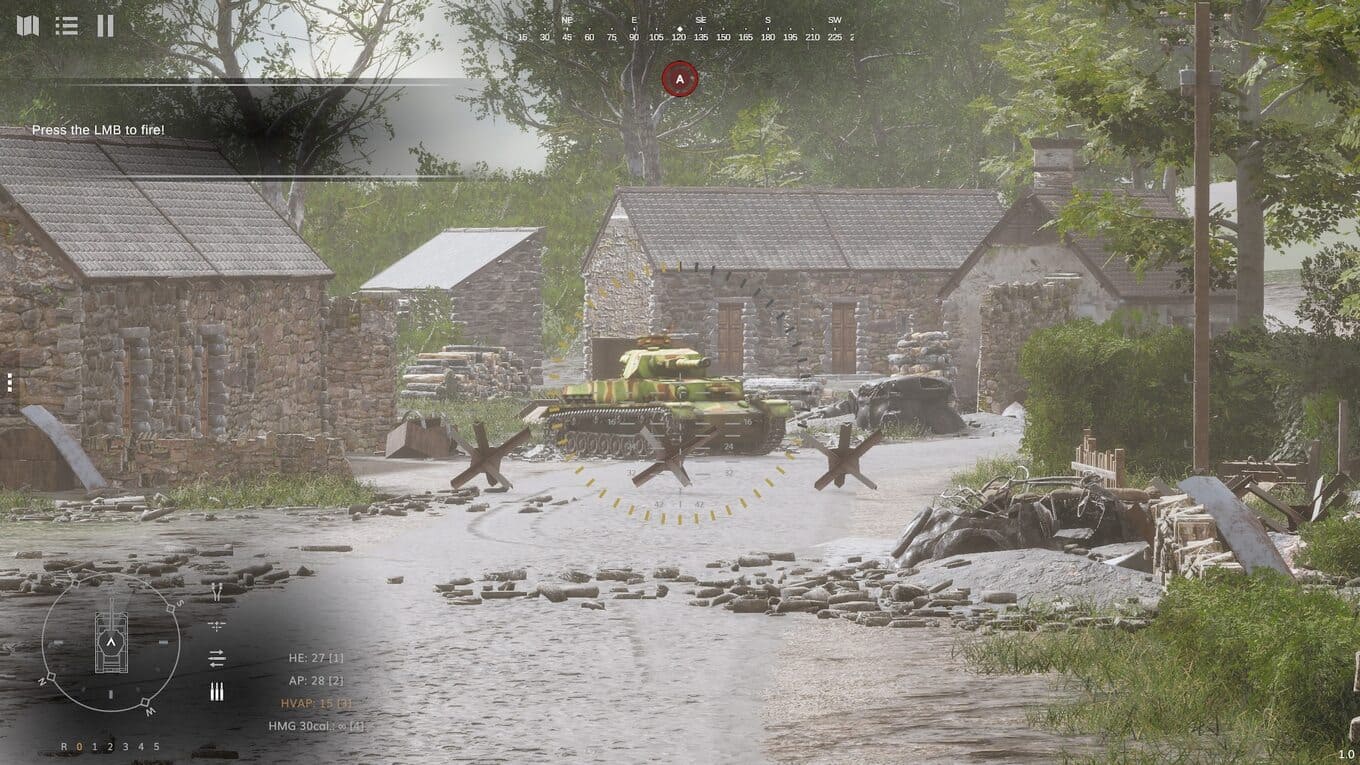Open the objectives list icon
The image size is (1360, 765).
[x=67, y=25]
